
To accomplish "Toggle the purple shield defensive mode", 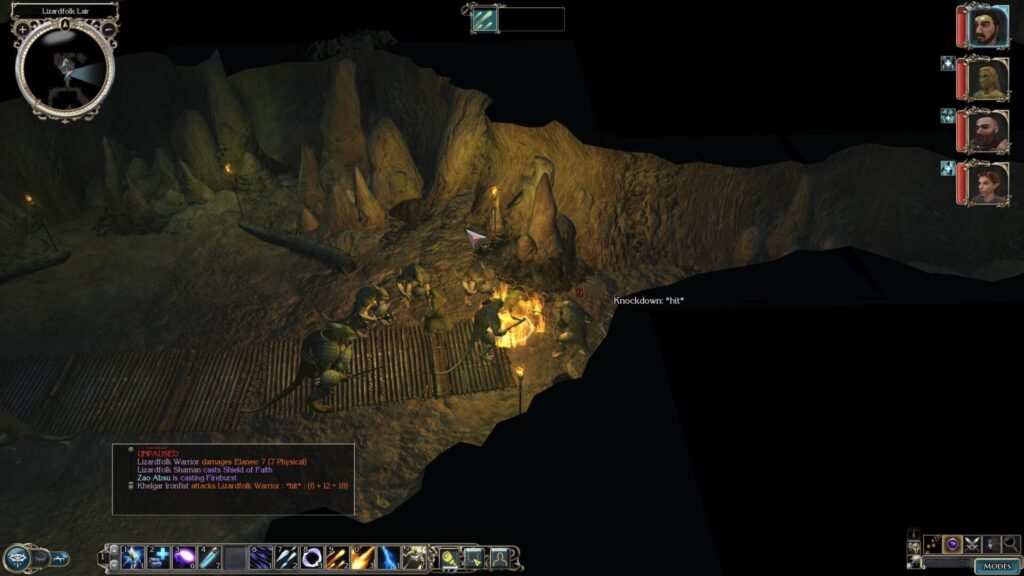I will pos(954,544).
